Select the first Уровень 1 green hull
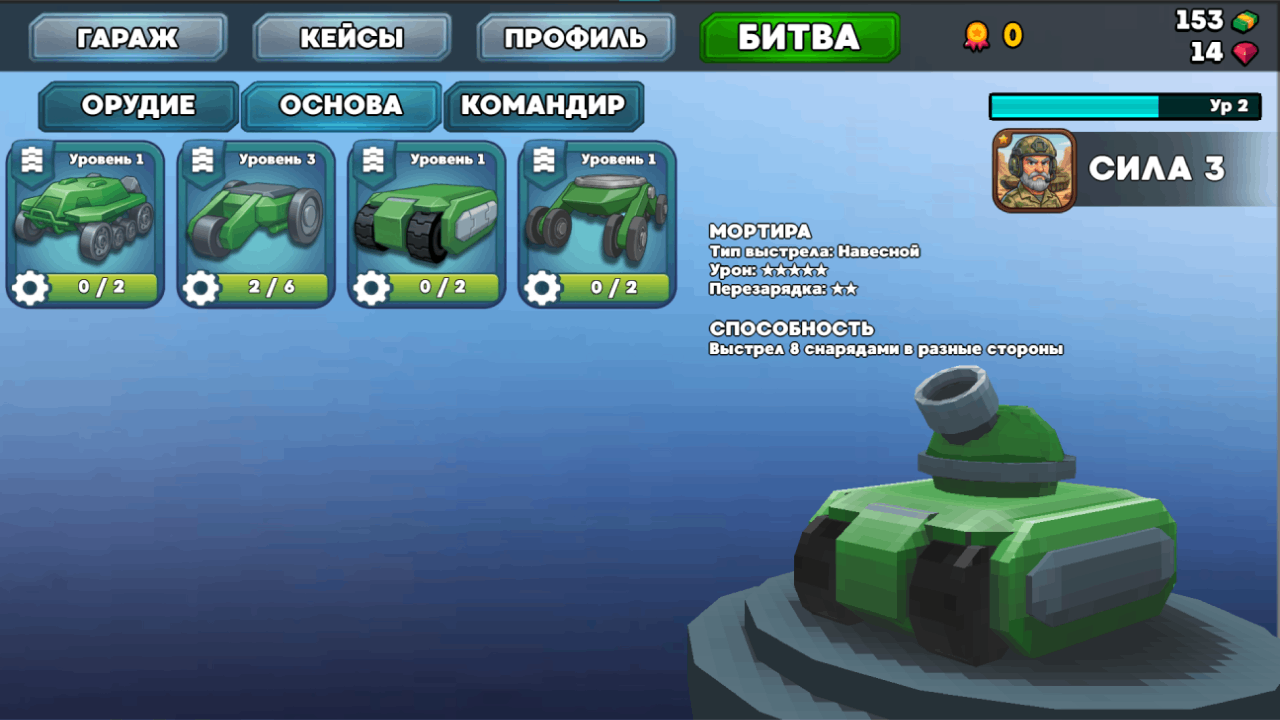This screenshot has width=1280, height=720. click(85, 215)
